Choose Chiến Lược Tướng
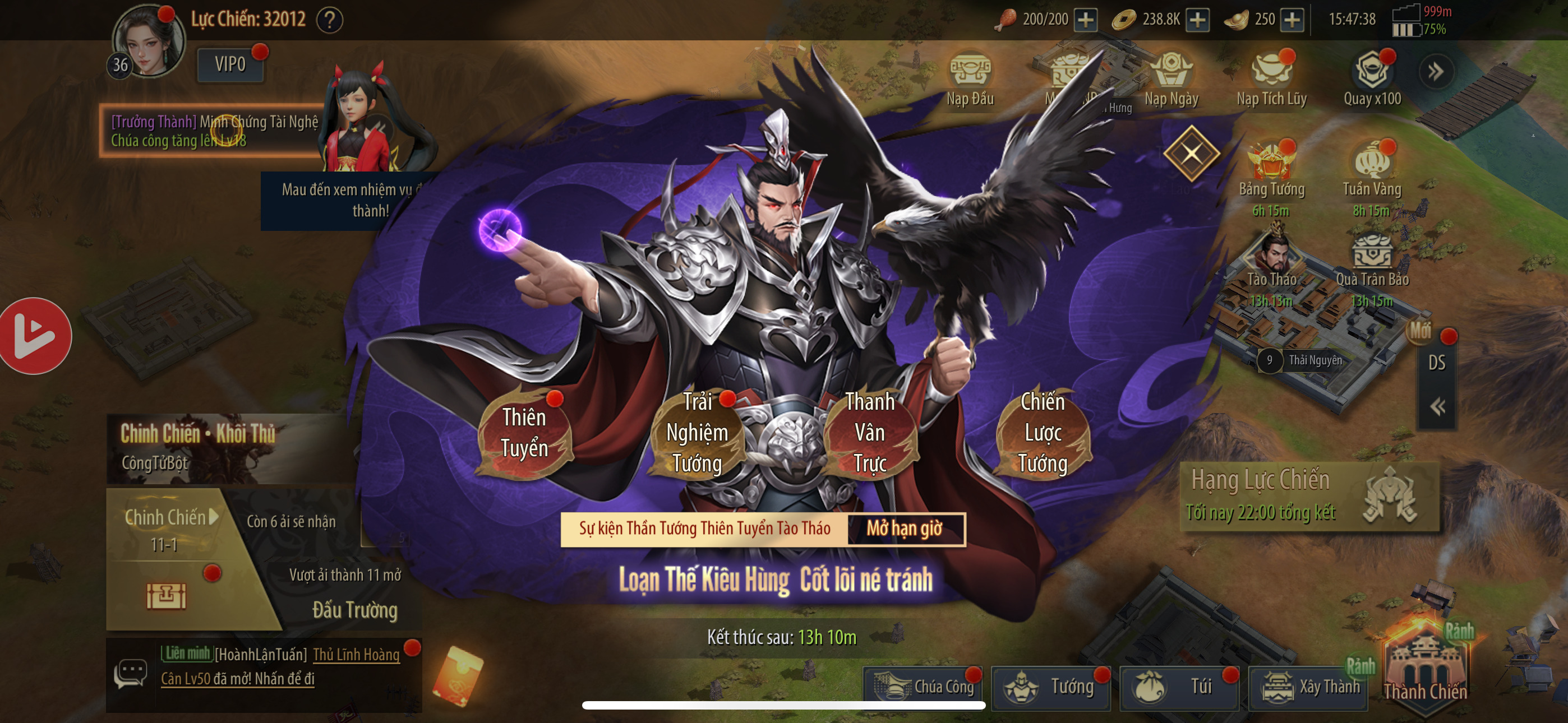Viewport: 1568px width, 723px height. click(1042, 433)
